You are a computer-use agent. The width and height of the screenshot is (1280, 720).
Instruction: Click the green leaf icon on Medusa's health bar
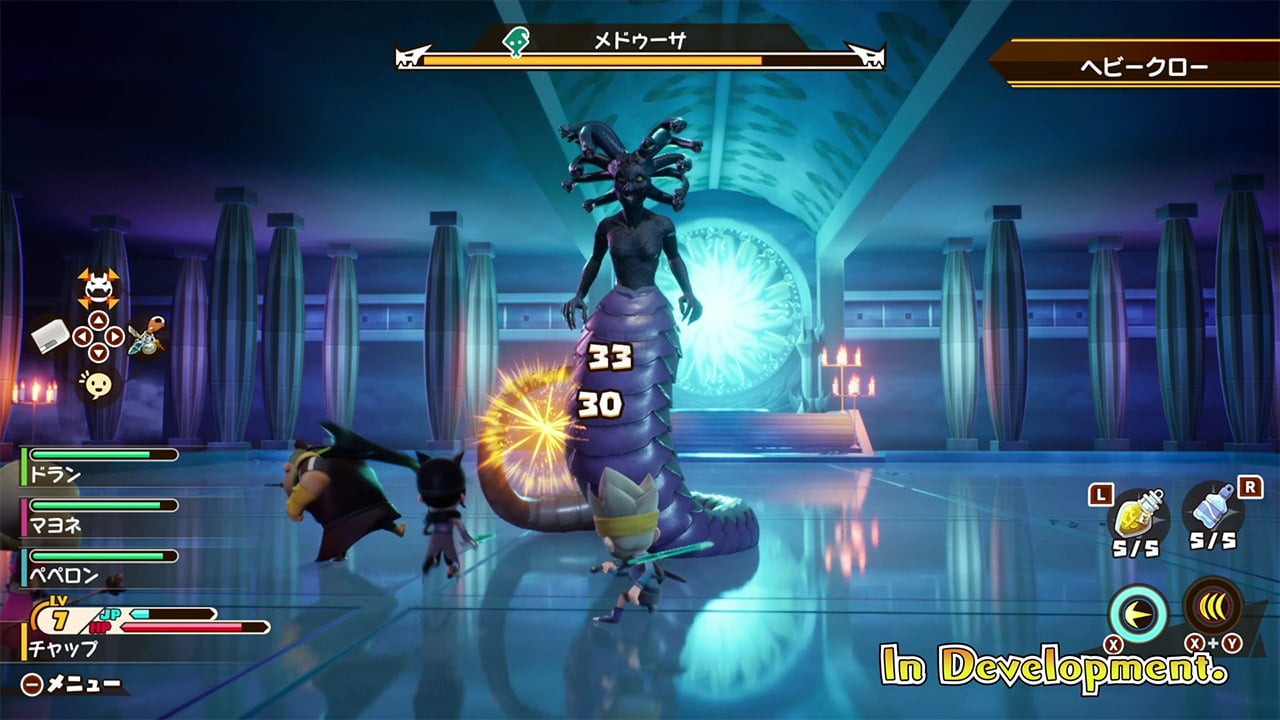point(516,41)
